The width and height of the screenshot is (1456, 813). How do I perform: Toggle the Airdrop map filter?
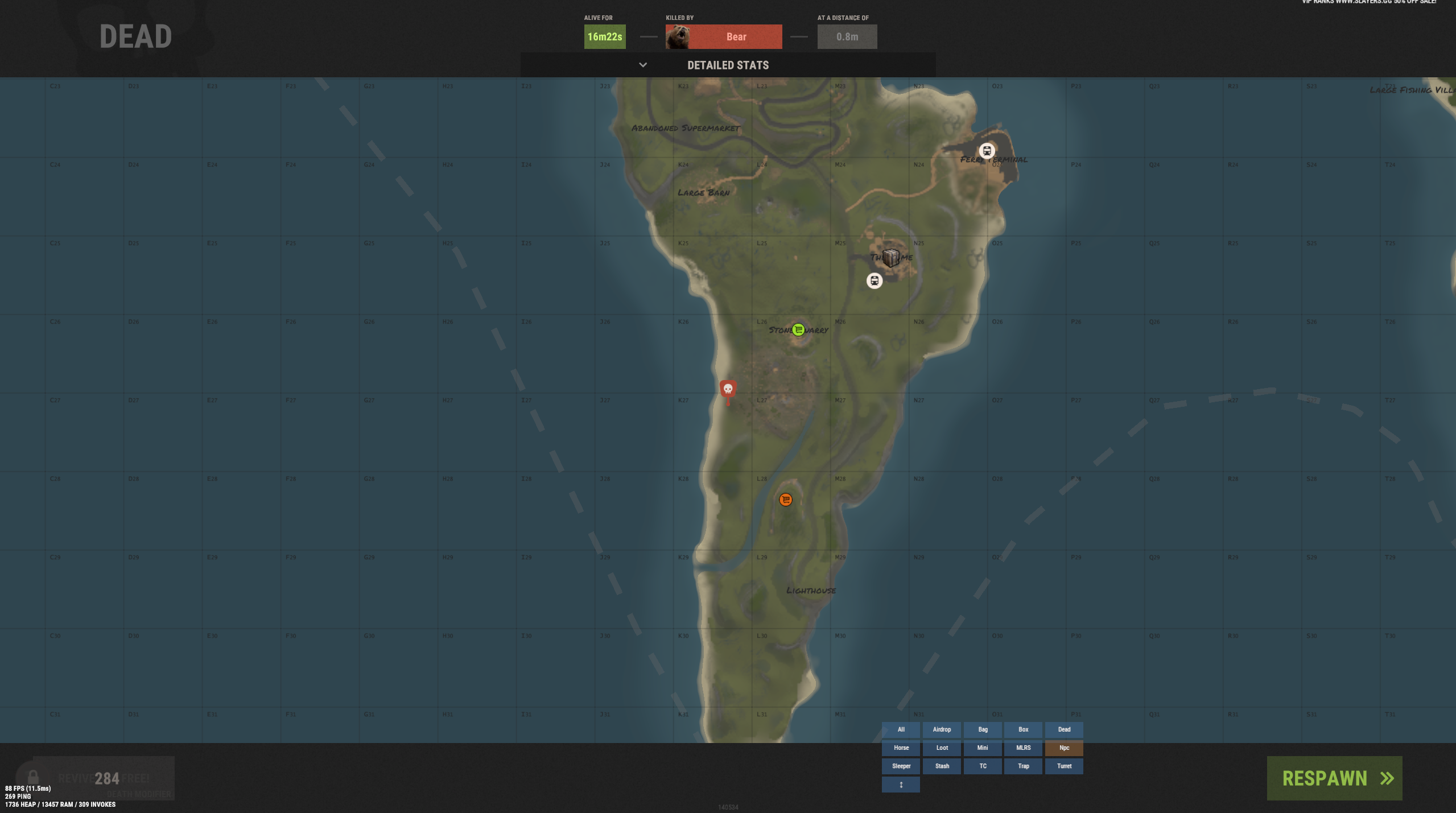(x=942, y=729)
